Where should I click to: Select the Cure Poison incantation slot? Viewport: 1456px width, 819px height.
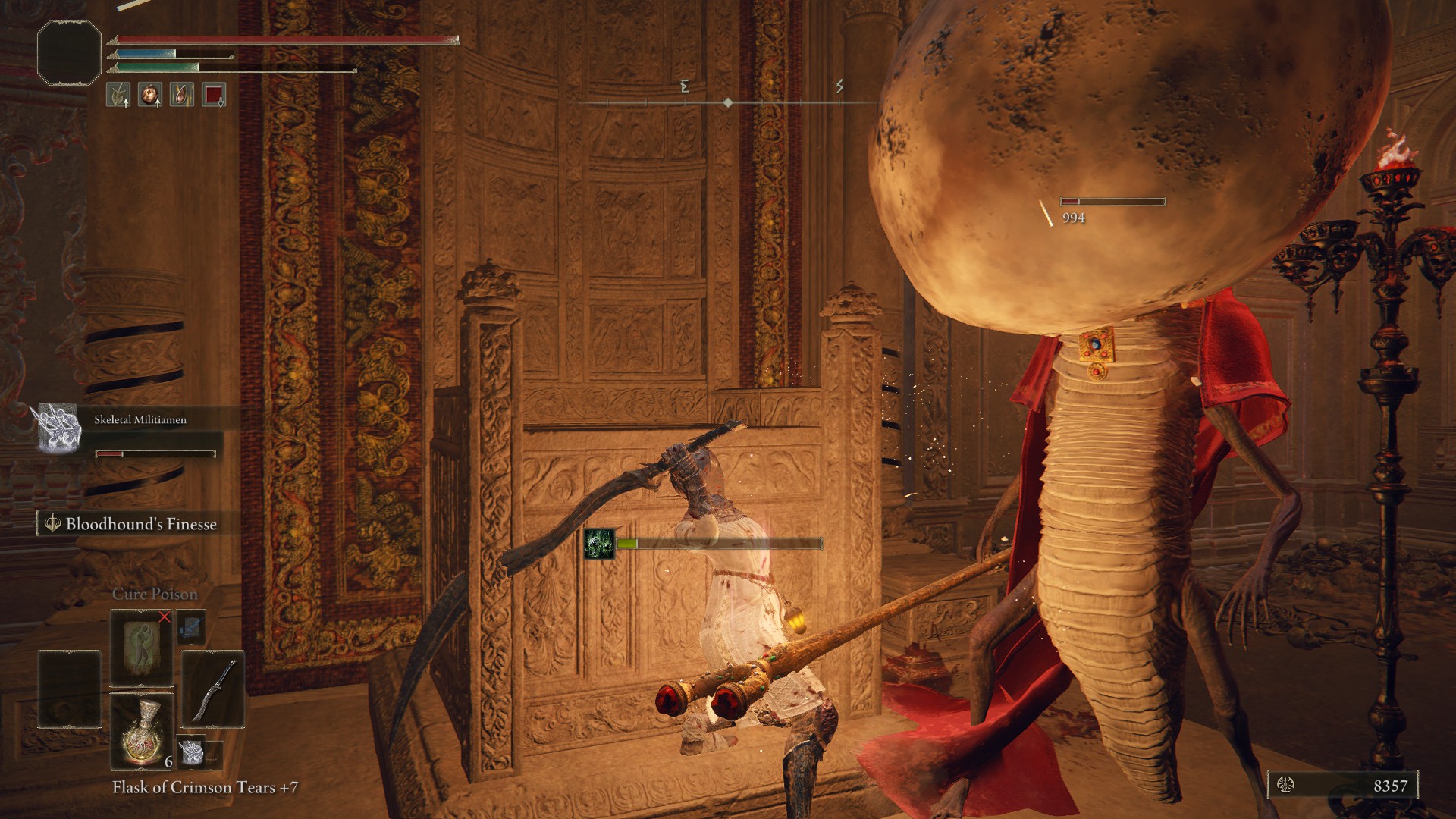pos(142,647)
